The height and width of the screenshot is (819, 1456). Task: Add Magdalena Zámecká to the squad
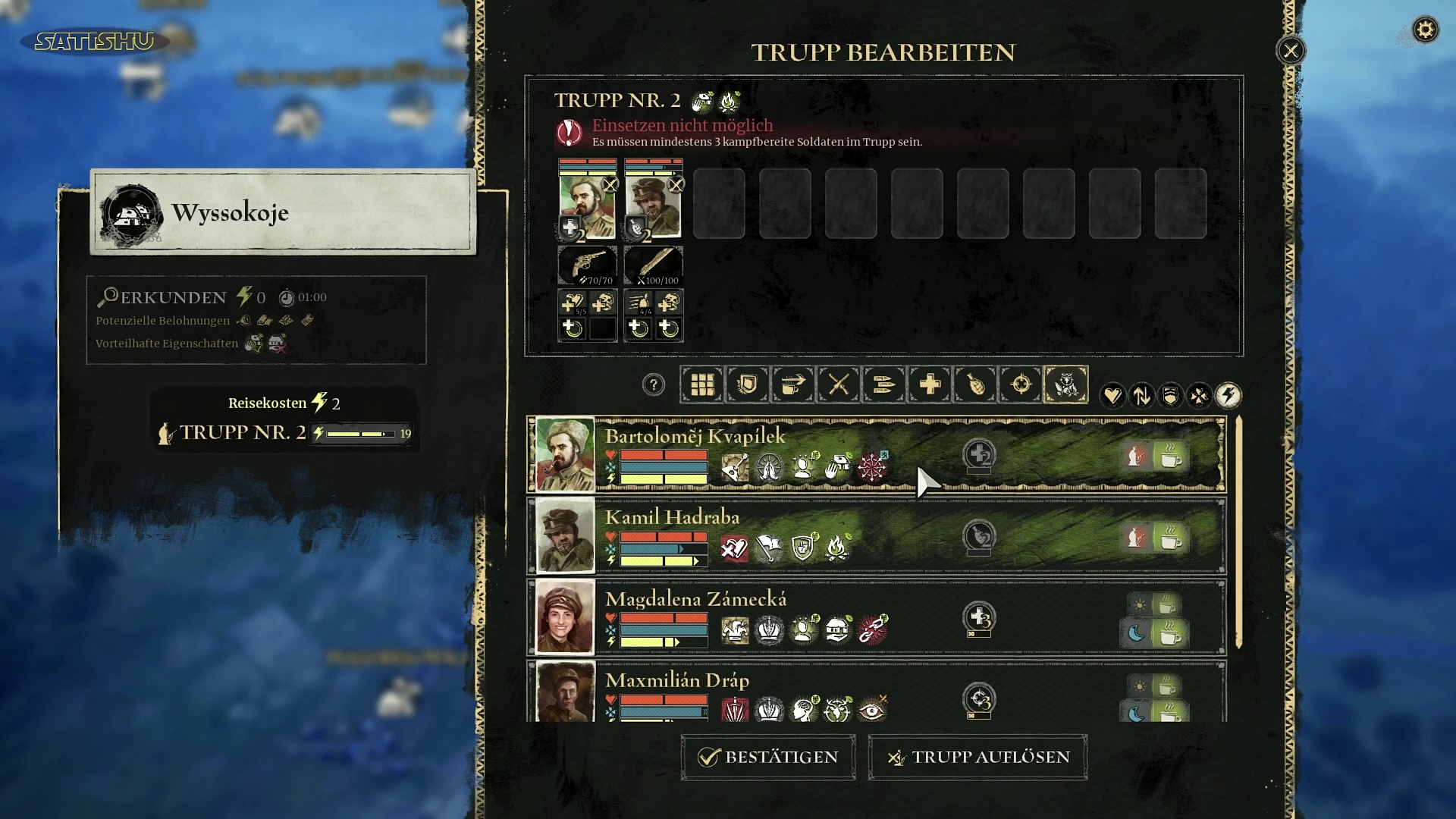[695, 600]
